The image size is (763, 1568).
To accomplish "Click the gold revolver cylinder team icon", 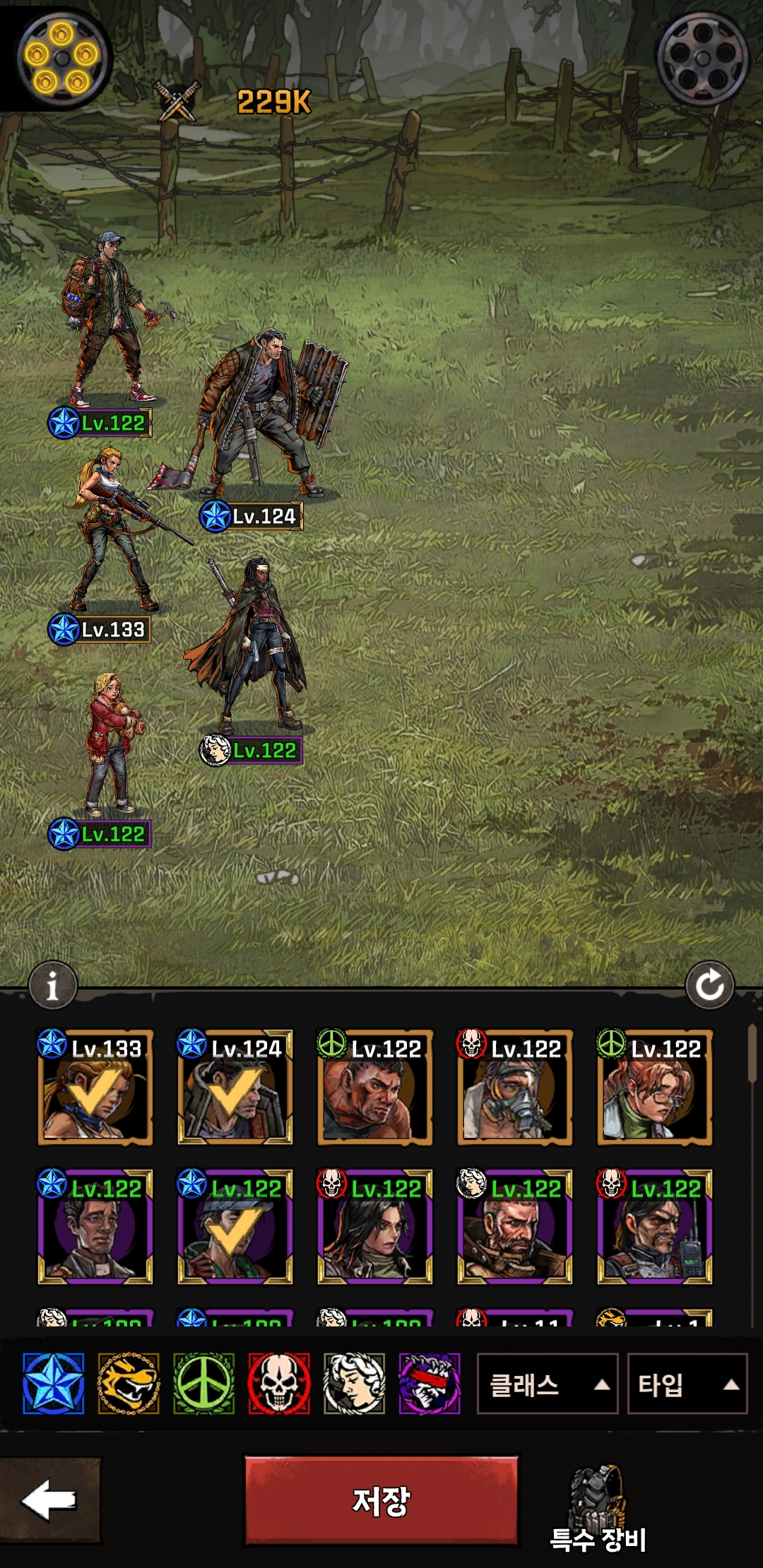I will coord(62,57).
